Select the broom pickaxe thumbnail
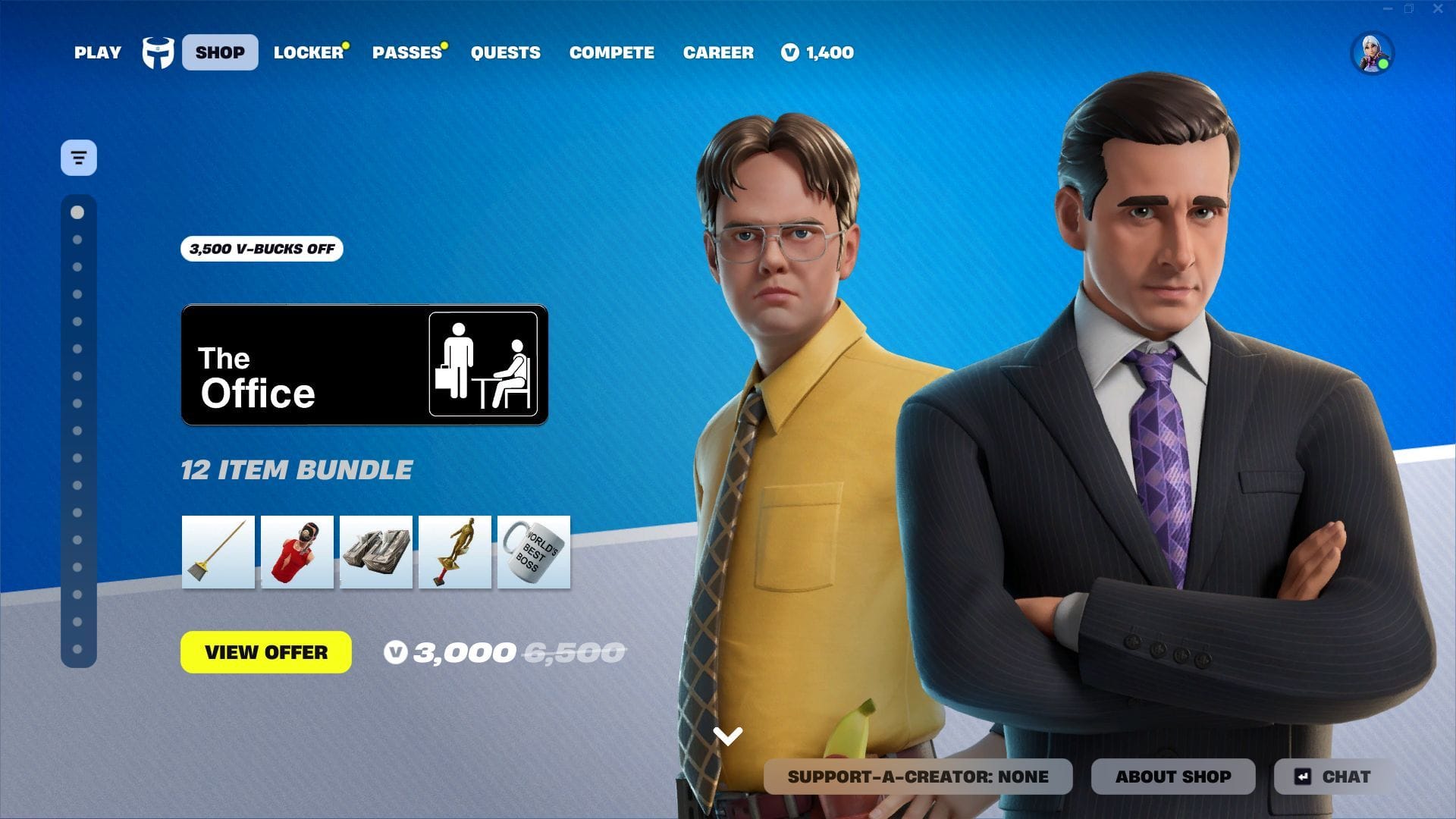This screenshot has height=819, width=1456. click(218, 552)
